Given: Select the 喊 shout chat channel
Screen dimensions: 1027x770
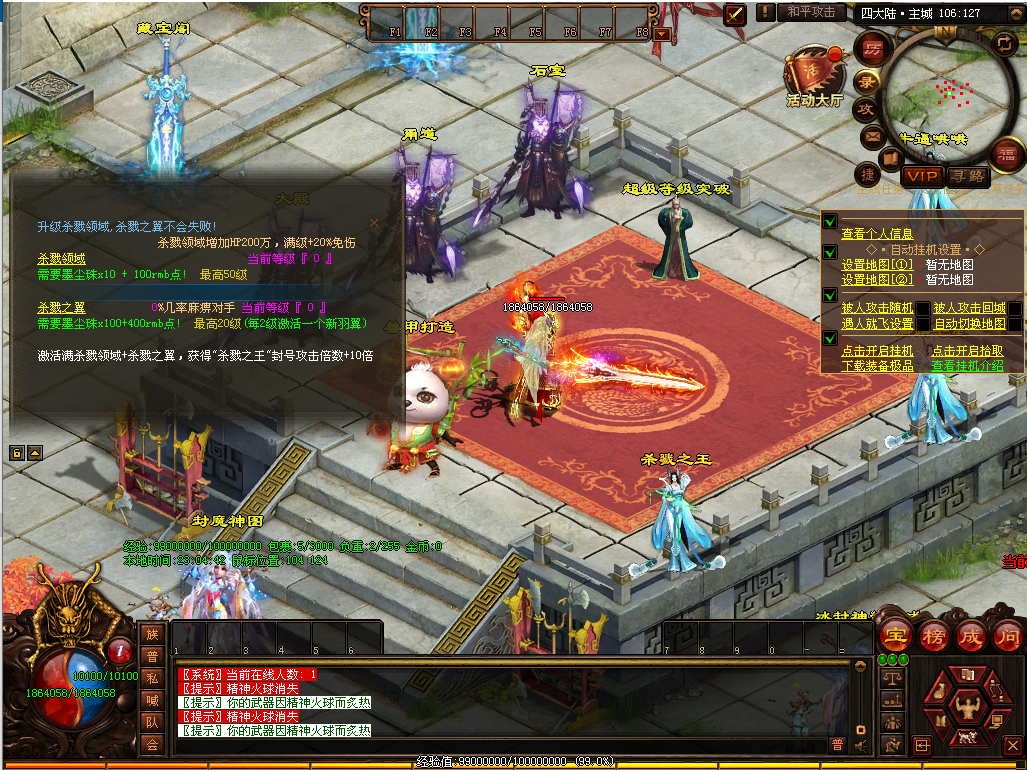Looking at the screenshot, I should coord(152,699).
